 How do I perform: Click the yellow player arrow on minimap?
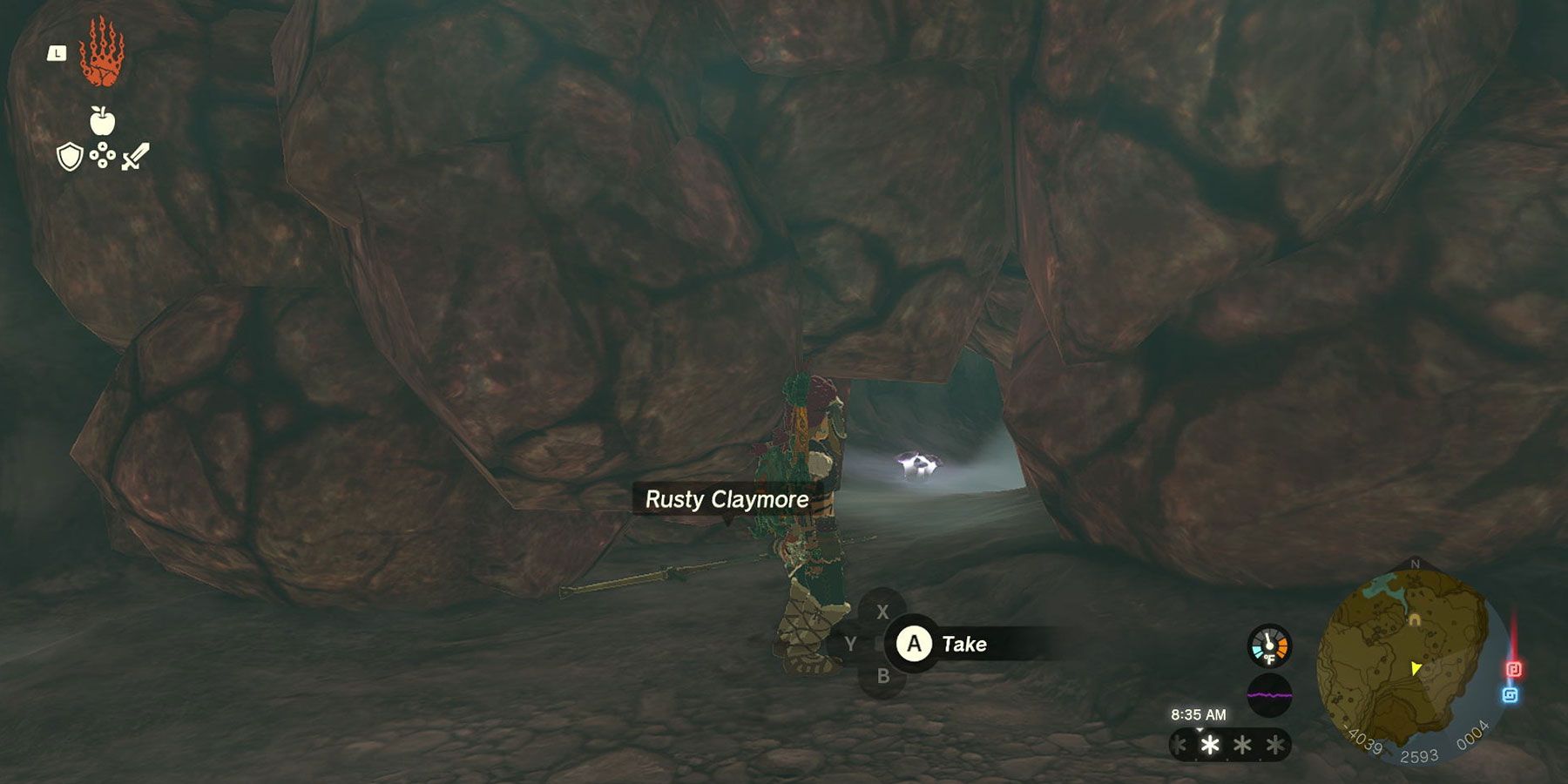coord(1416,669)
